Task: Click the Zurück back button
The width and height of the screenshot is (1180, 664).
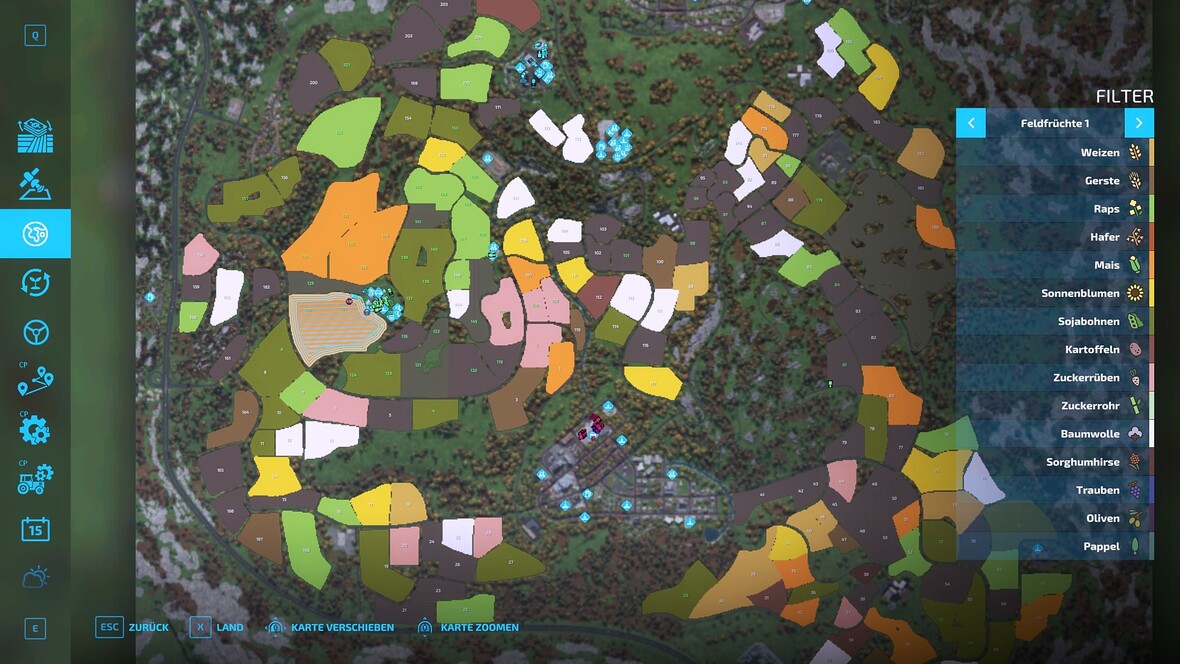Action: pos(132,627)
